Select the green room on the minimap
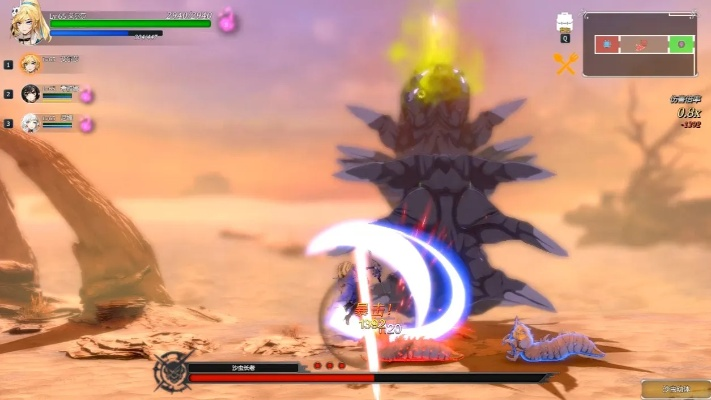This screenshot has width=711, height=400. pyautogui.click(x=681, y=44)
